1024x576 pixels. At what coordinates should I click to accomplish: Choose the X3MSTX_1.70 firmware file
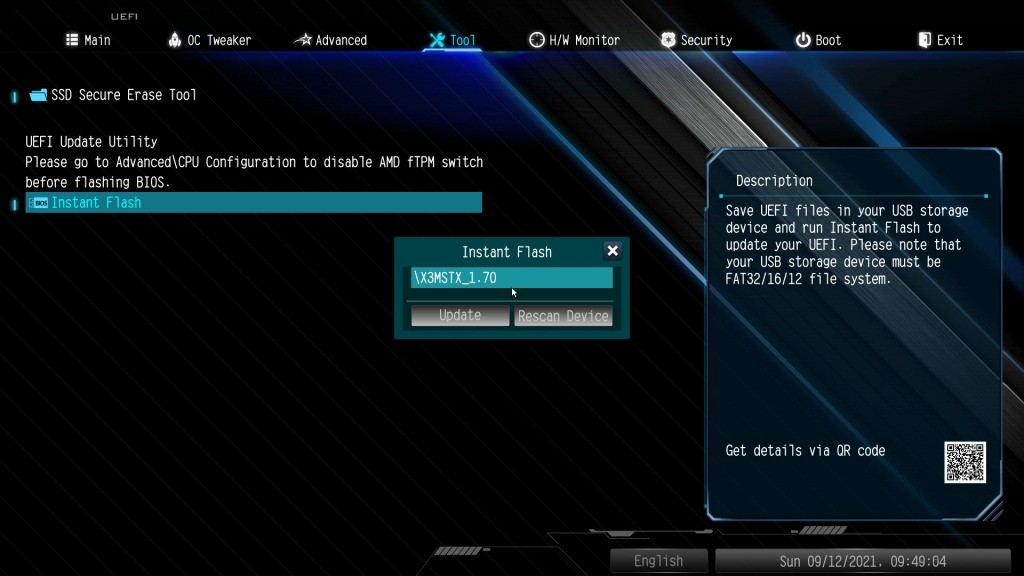[x=511, y=278]
